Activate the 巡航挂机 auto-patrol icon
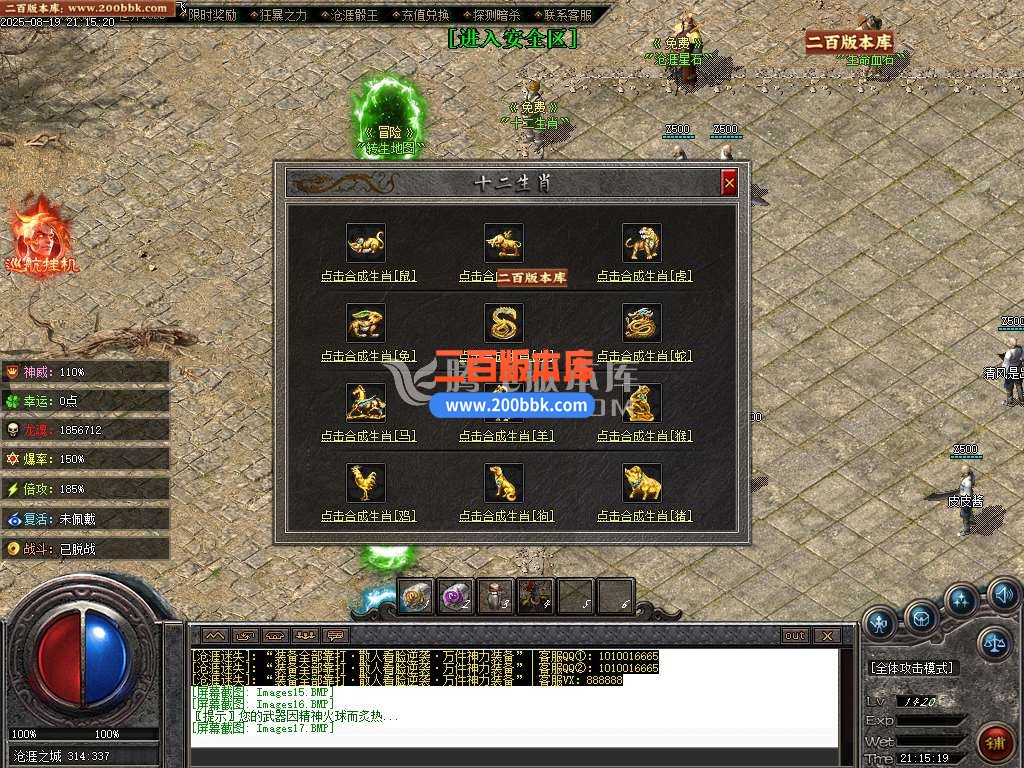The image size is (1024, 768). coord(42,238)
